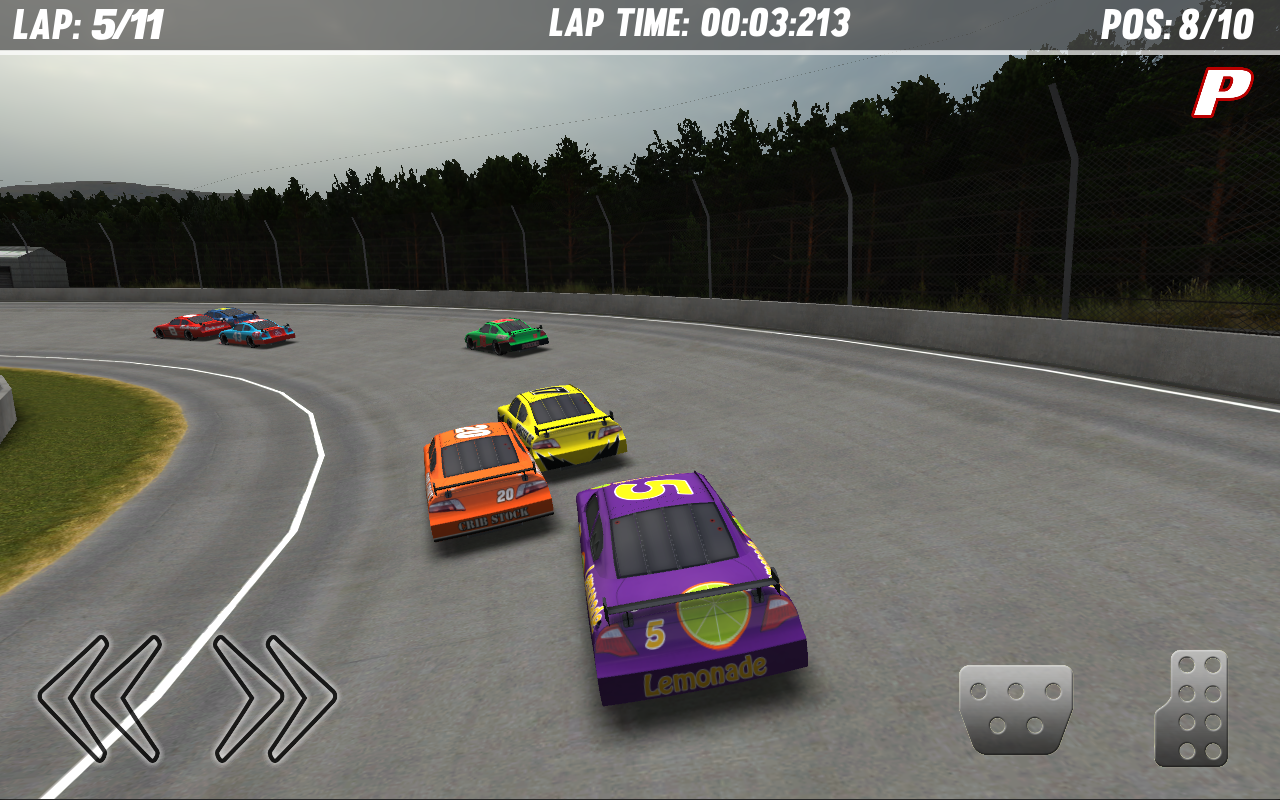This screenshot has width=1280, height=800.
Task: Hit the wide brake pedal
Action: (x=1015, y=709)
